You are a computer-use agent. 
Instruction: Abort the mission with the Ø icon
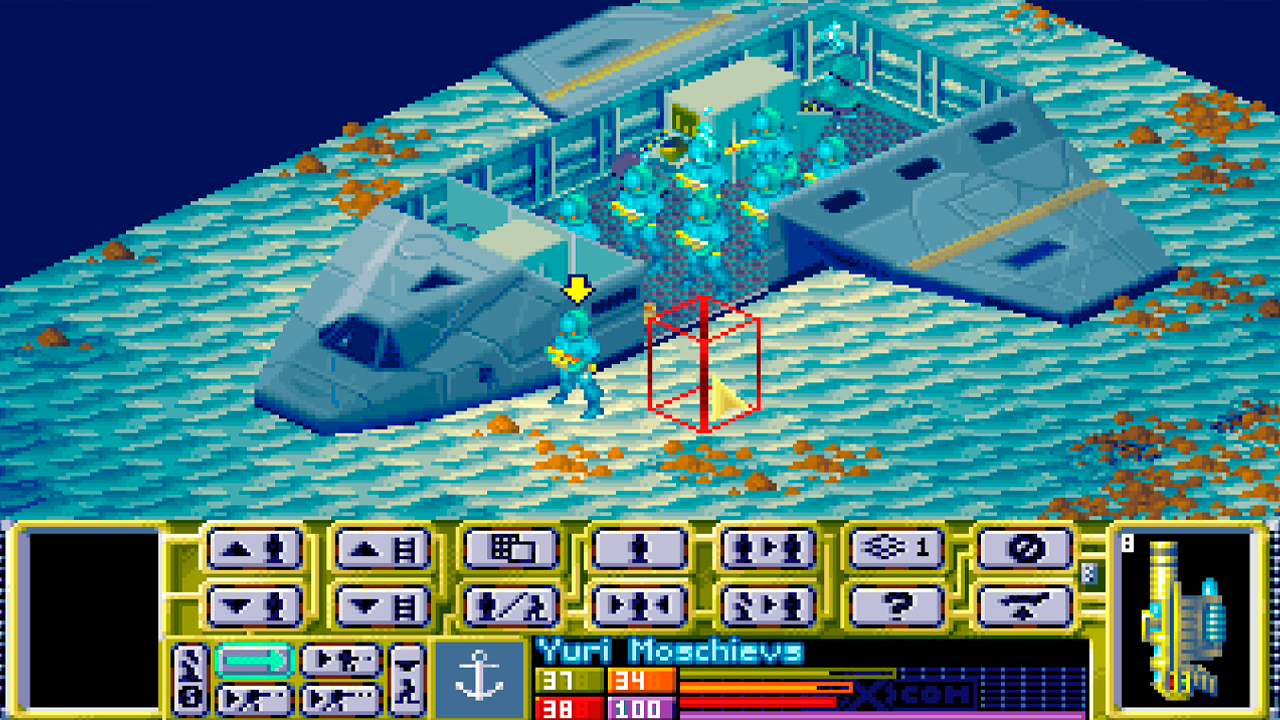[1021, 549]
